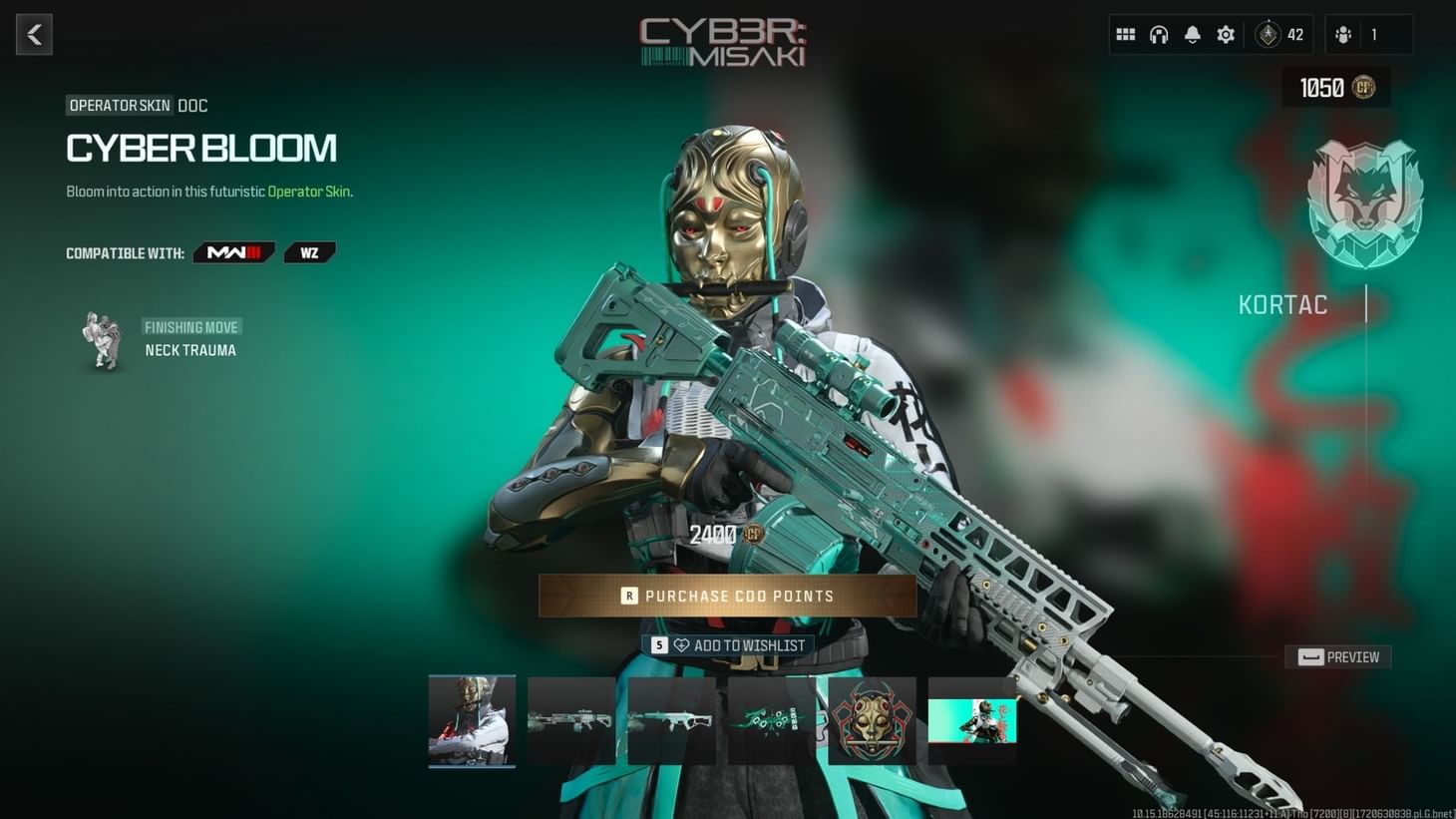Open the social menu friend icon

[x=1345, y=33]
